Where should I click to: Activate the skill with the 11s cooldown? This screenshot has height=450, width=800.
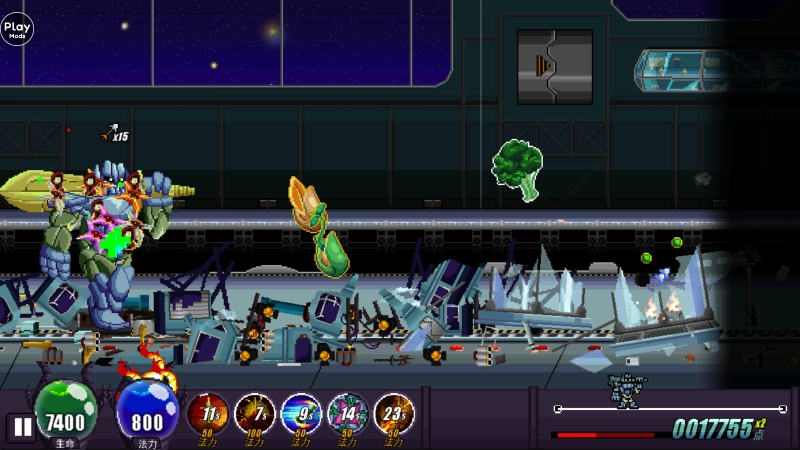pos(208,413)
